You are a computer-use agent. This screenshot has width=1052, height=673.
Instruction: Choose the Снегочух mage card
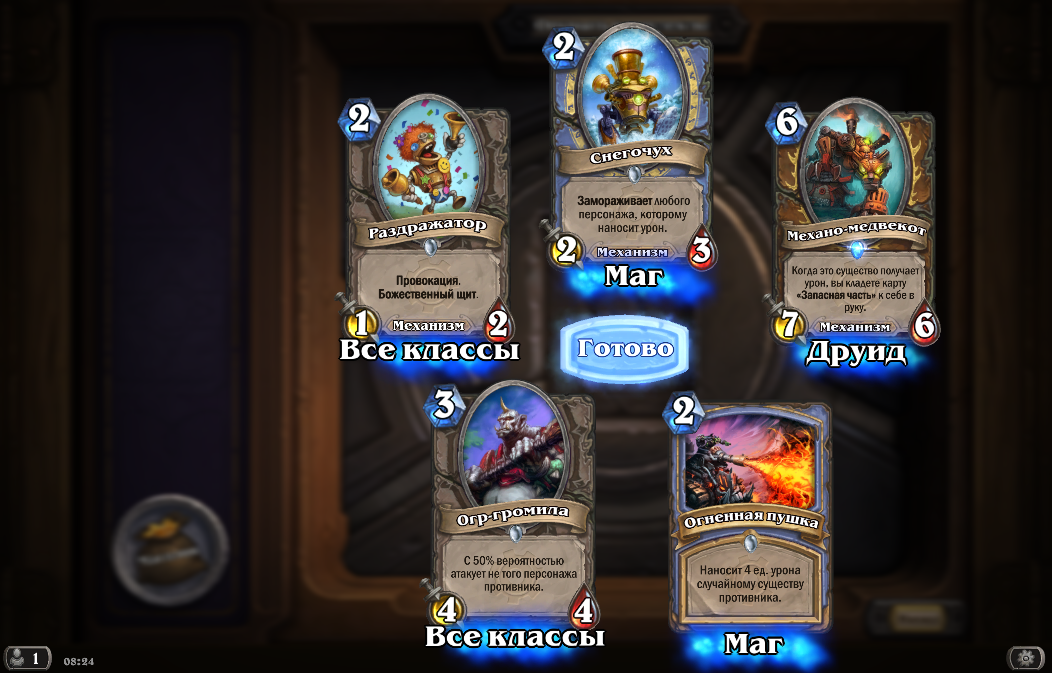[x=632, y=150]
